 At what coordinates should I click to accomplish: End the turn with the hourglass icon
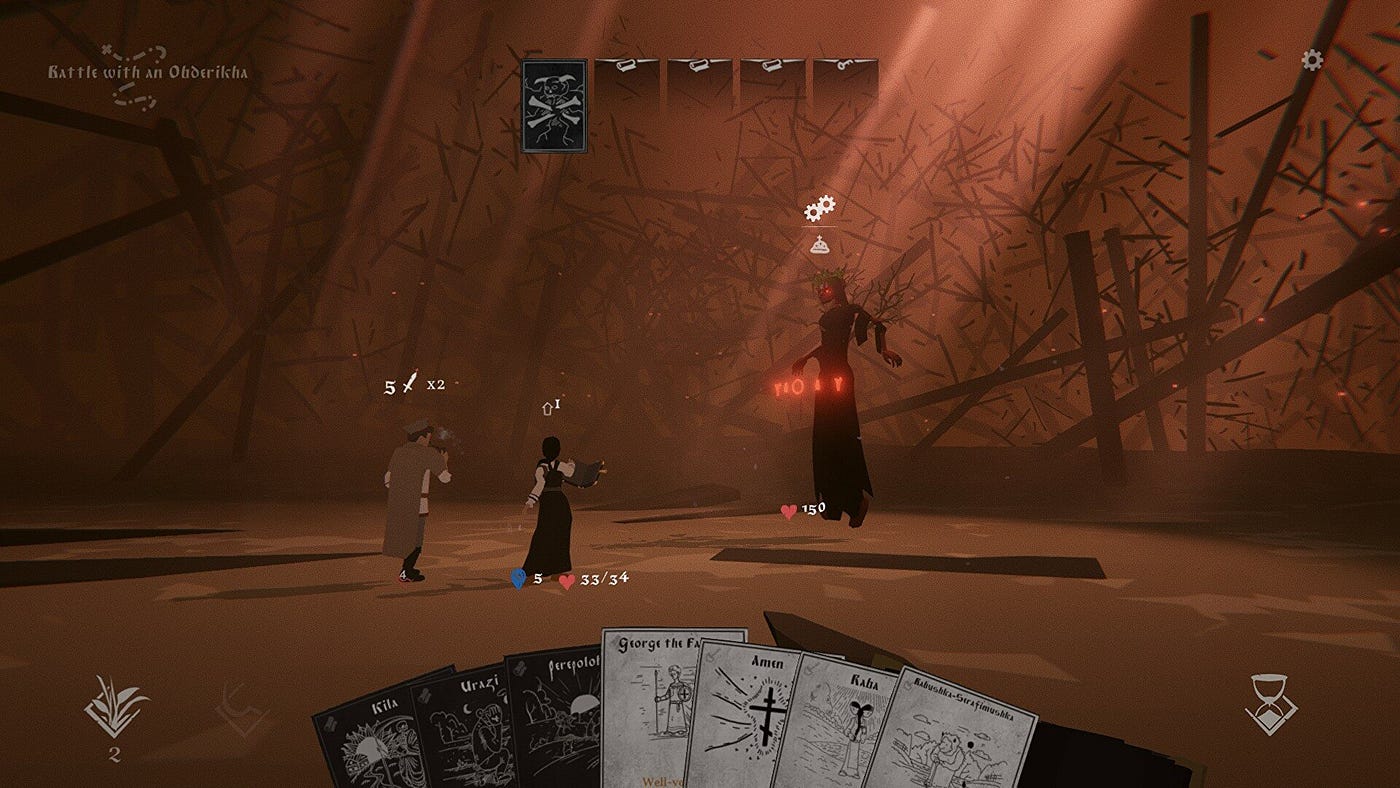[x=1272, y=705]
